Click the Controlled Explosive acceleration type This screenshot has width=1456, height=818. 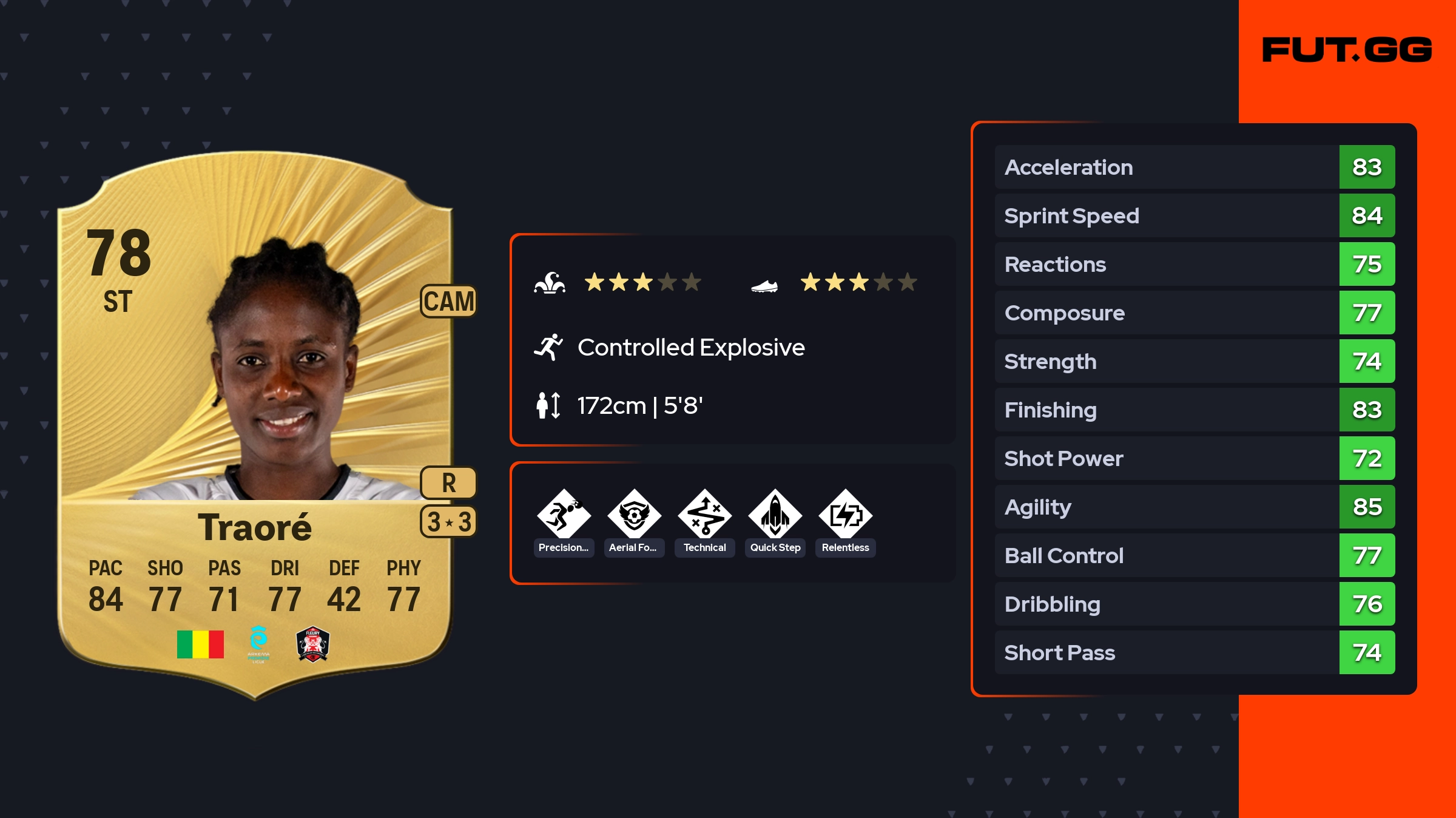tap(690, 348)
